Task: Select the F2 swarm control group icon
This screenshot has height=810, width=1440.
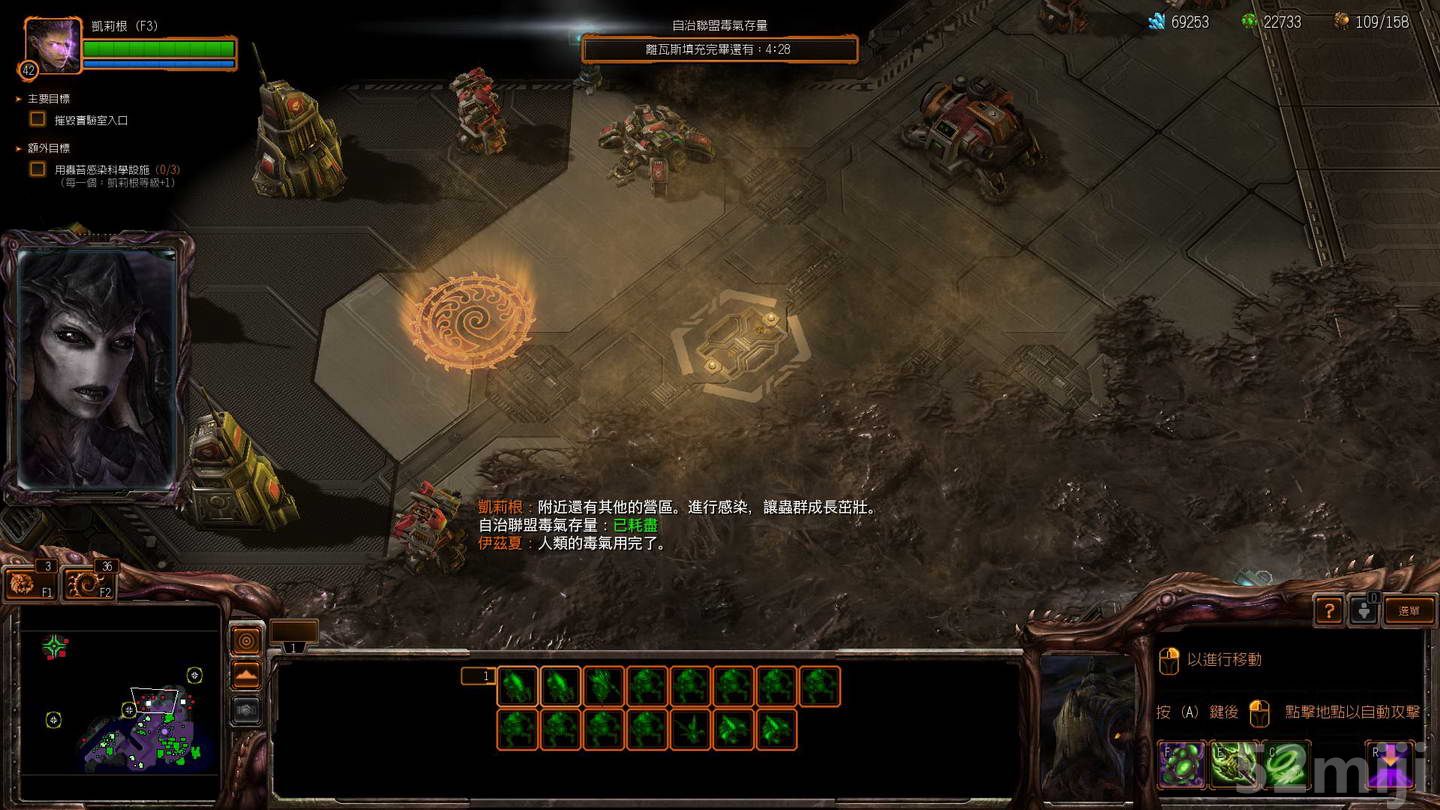Action: [90, 583]
